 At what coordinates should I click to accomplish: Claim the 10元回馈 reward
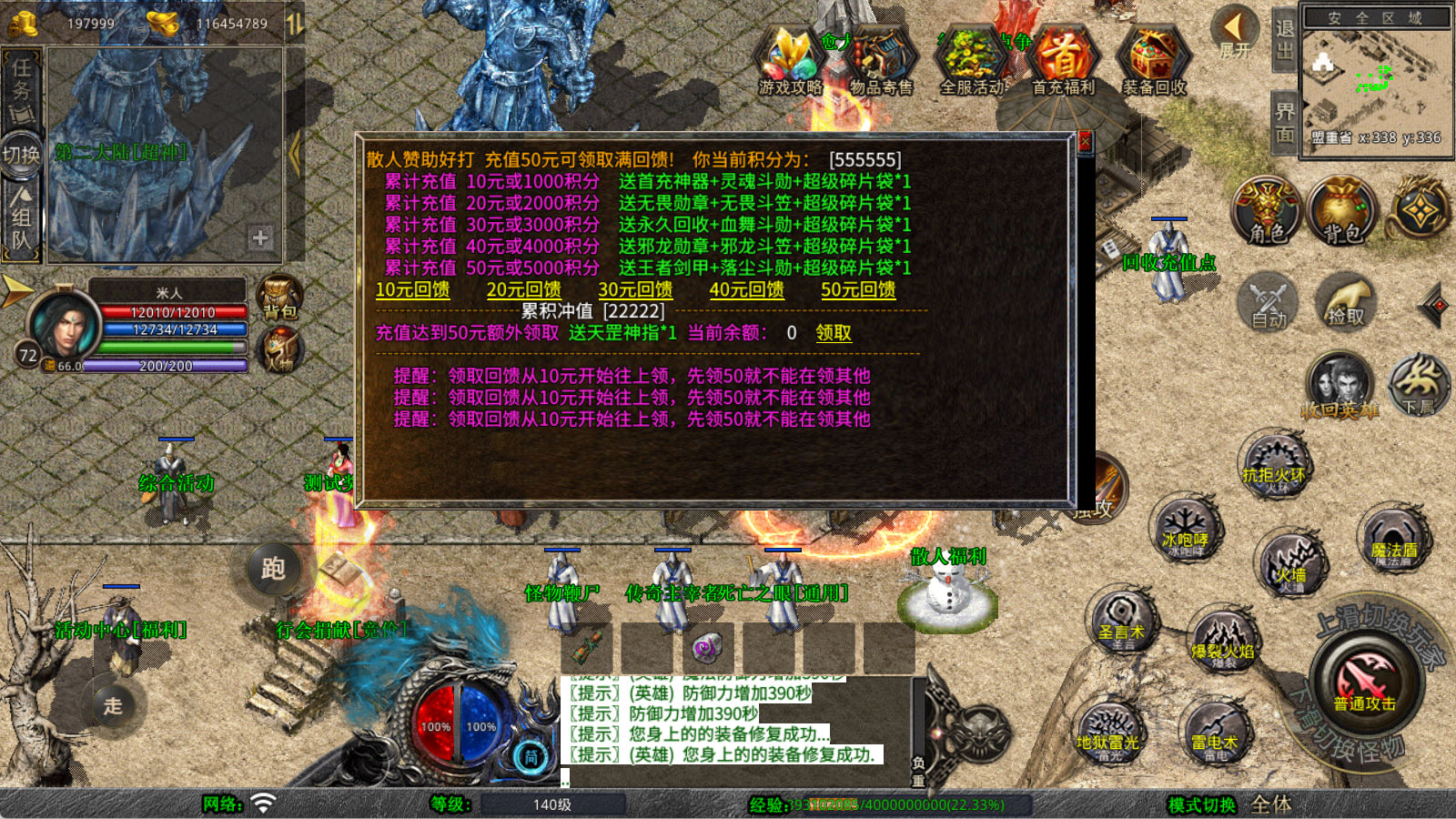(x=412, y=289)
